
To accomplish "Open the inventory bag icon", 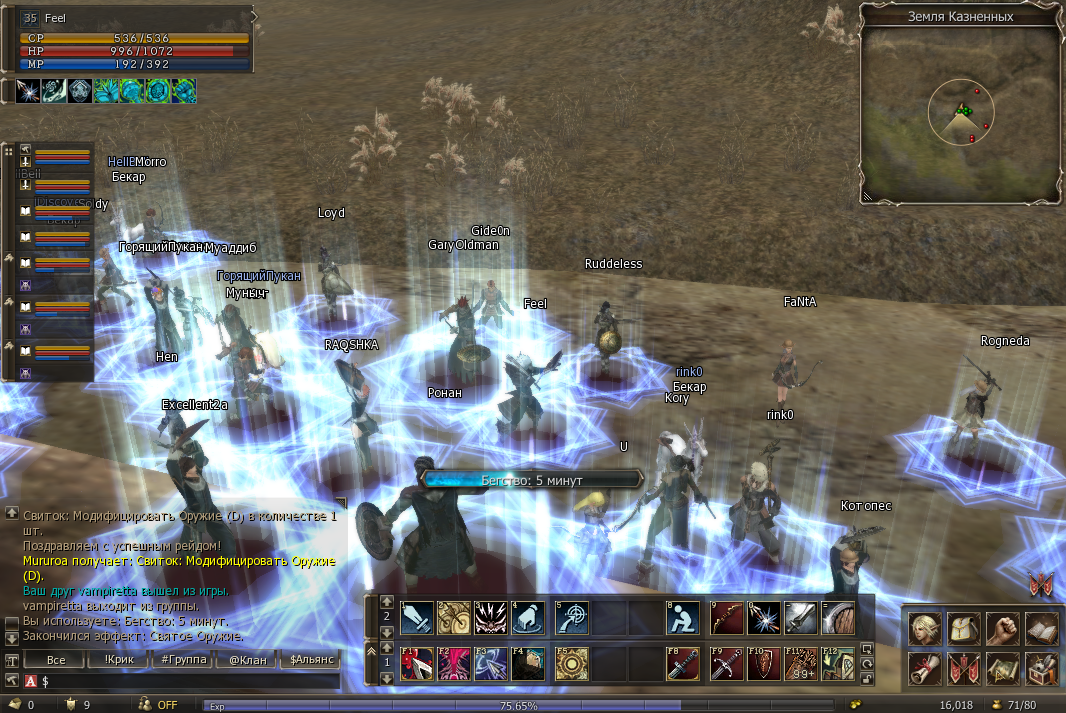I will (x=964, y=628).
